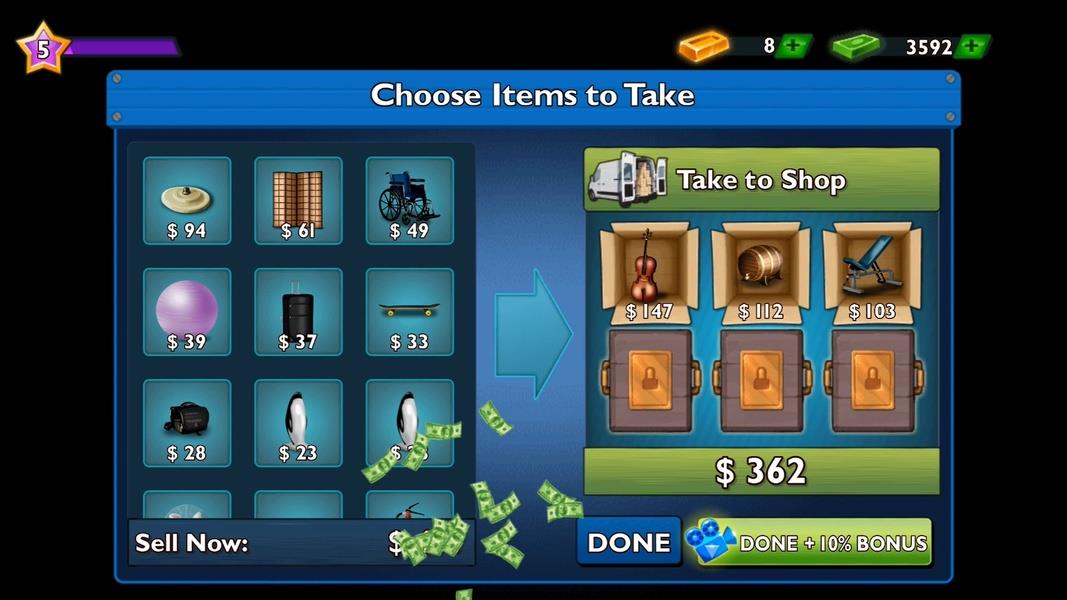Pick the $61 folding screen item
The width and height of the screenshot is (1067, 600).
click(298, 201)
